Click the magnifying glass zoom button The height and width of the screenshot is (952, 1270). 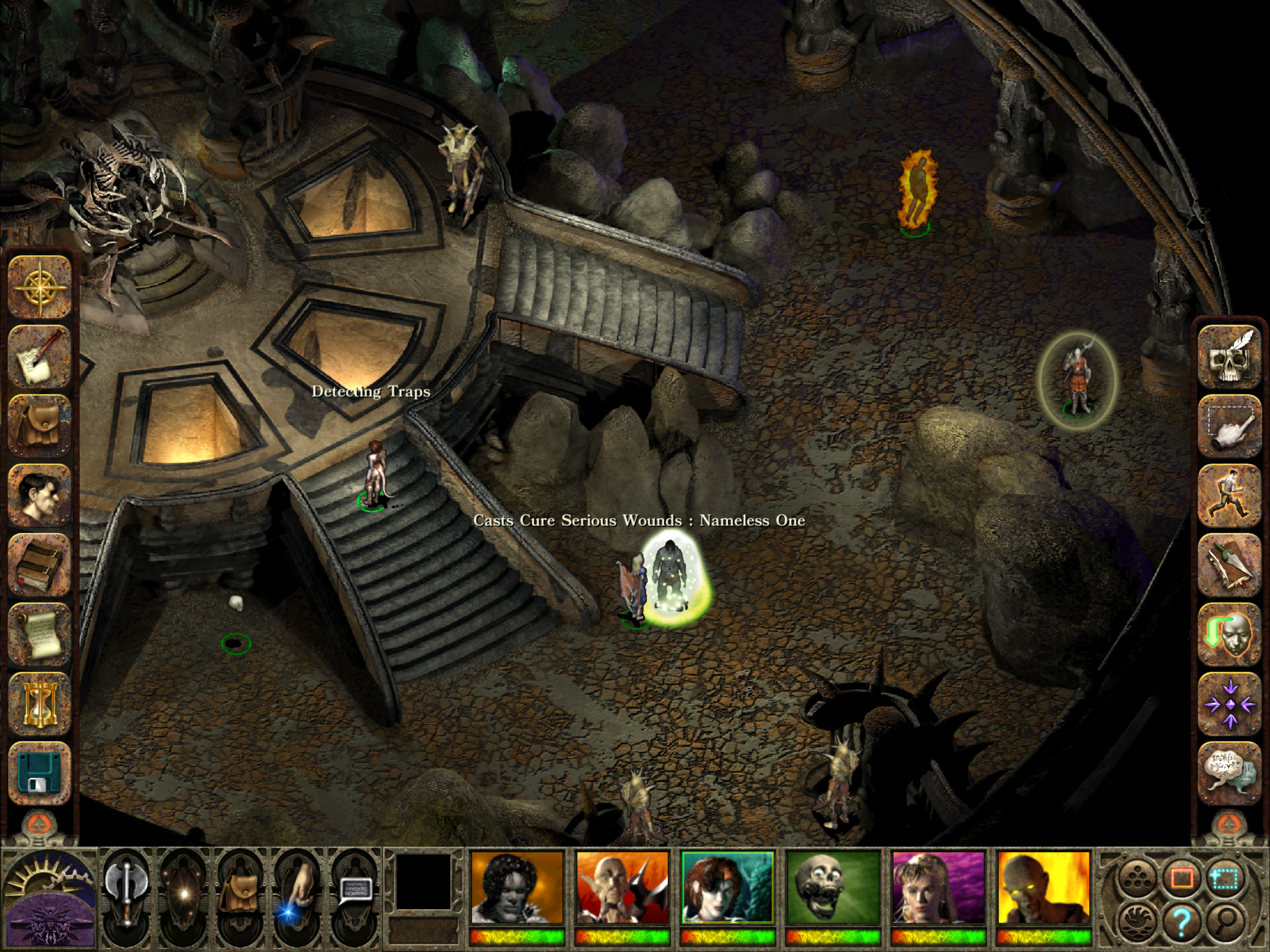pyautogui.click(x=1224, y=922)
